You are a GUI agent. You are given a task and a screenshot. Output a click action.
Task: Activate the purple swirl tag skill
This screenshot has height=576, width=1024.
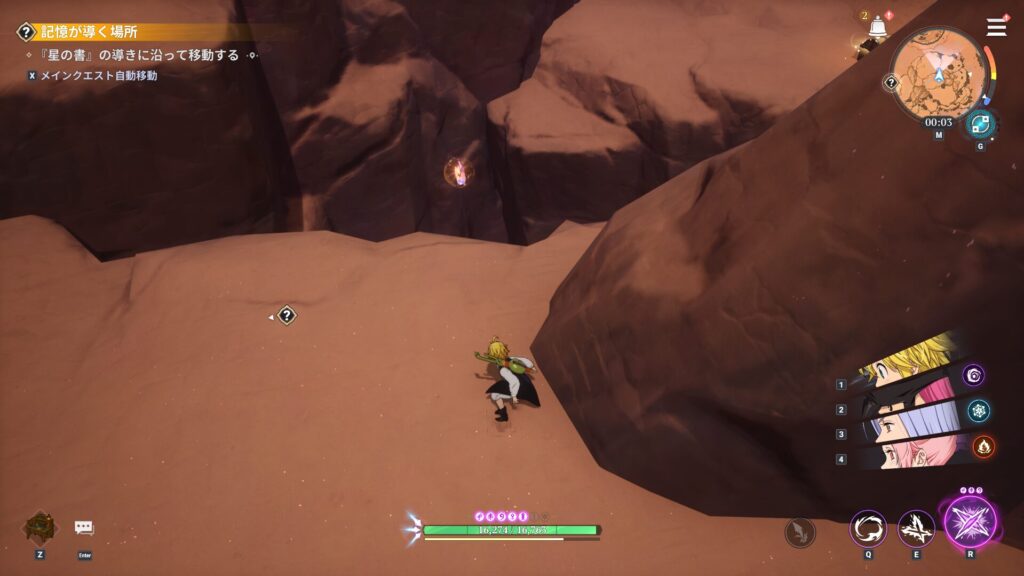pos(974,375)
